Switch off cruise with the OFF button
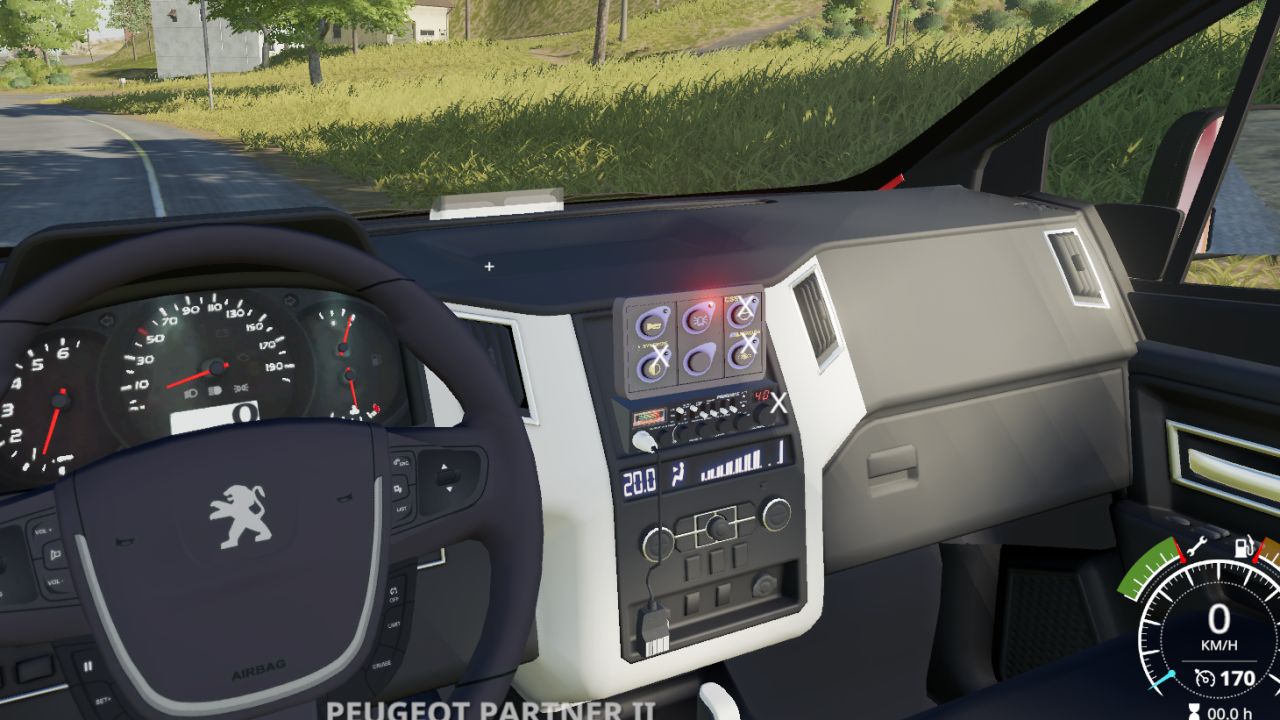 click(393, 595)
